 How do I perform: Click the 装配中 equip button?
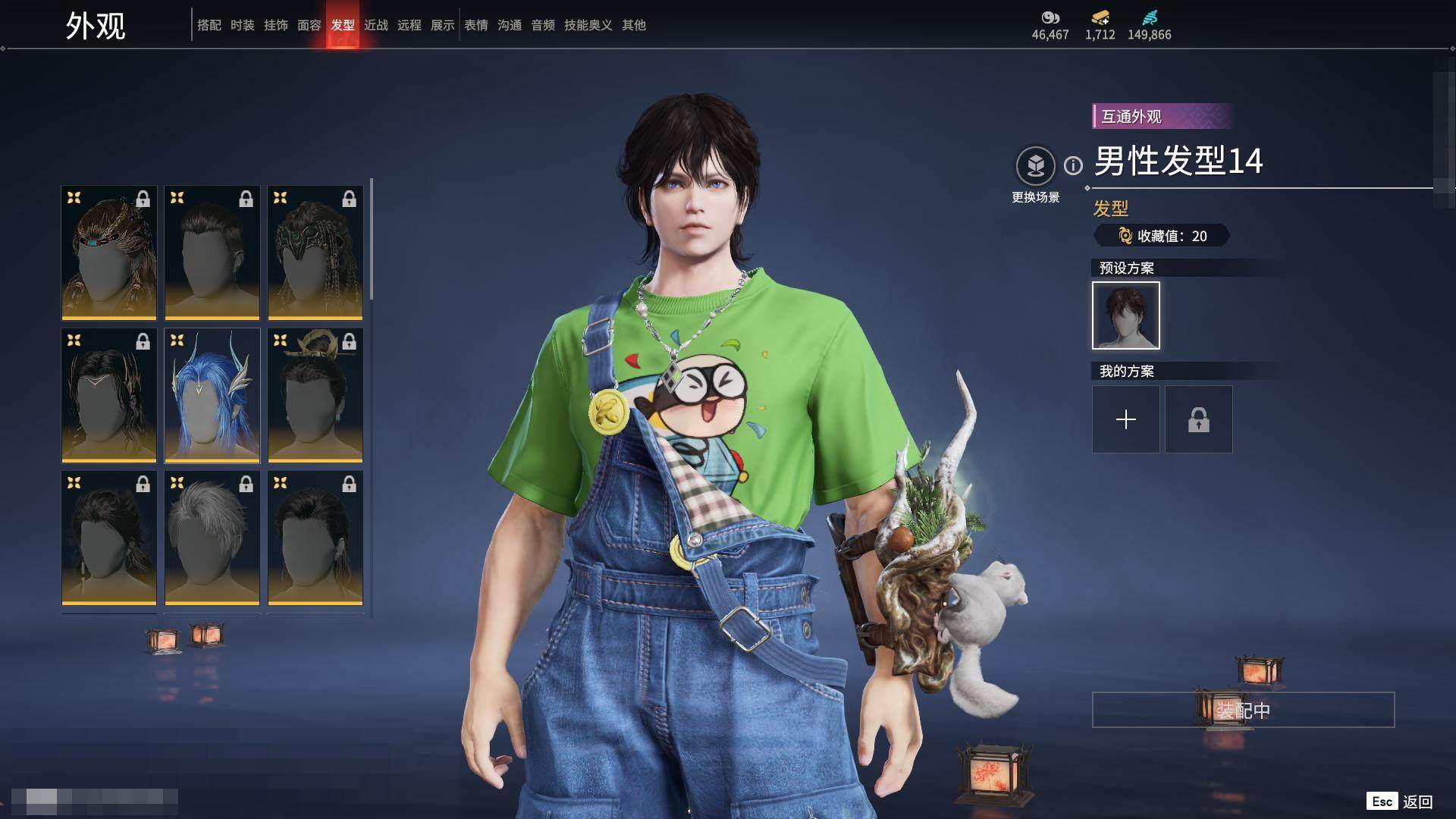pos(1243,710)
